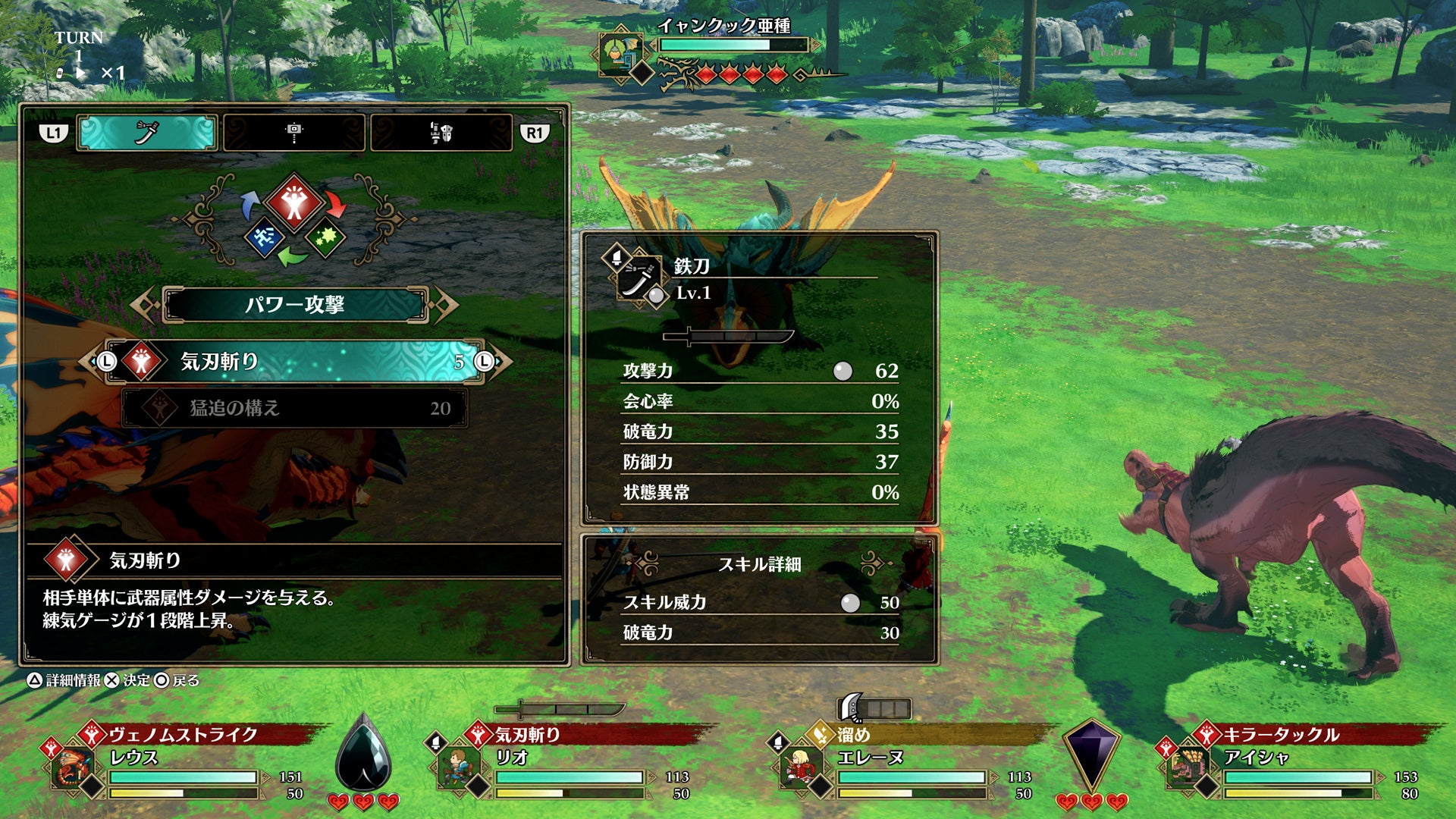Select the green technical attack type icon
The image size is (1456, 819).
(x=326, y=237)
